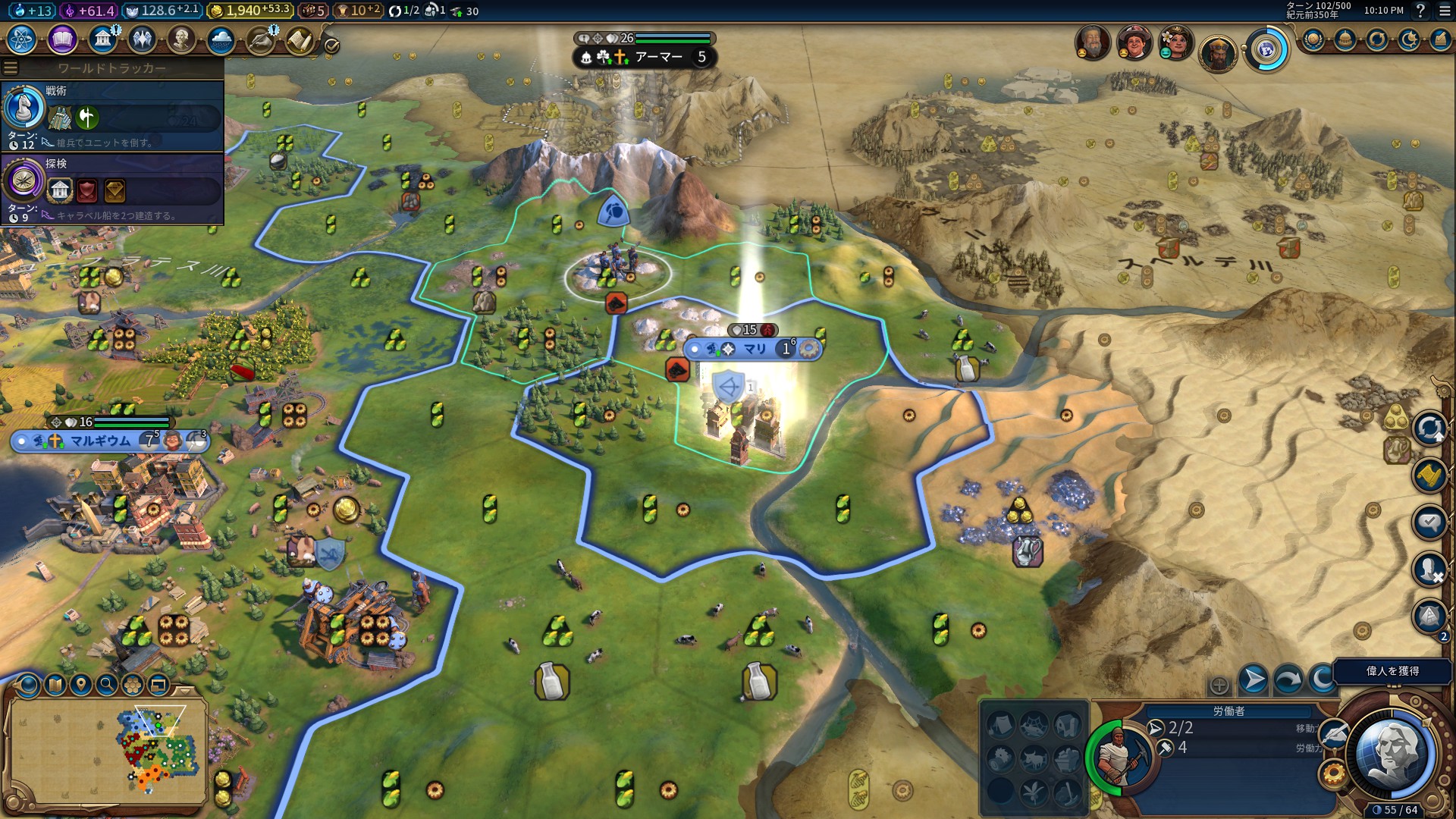Place a map pin from minimap toolbar
This screenshot has height=819, width=1456.
click(81, 686)
